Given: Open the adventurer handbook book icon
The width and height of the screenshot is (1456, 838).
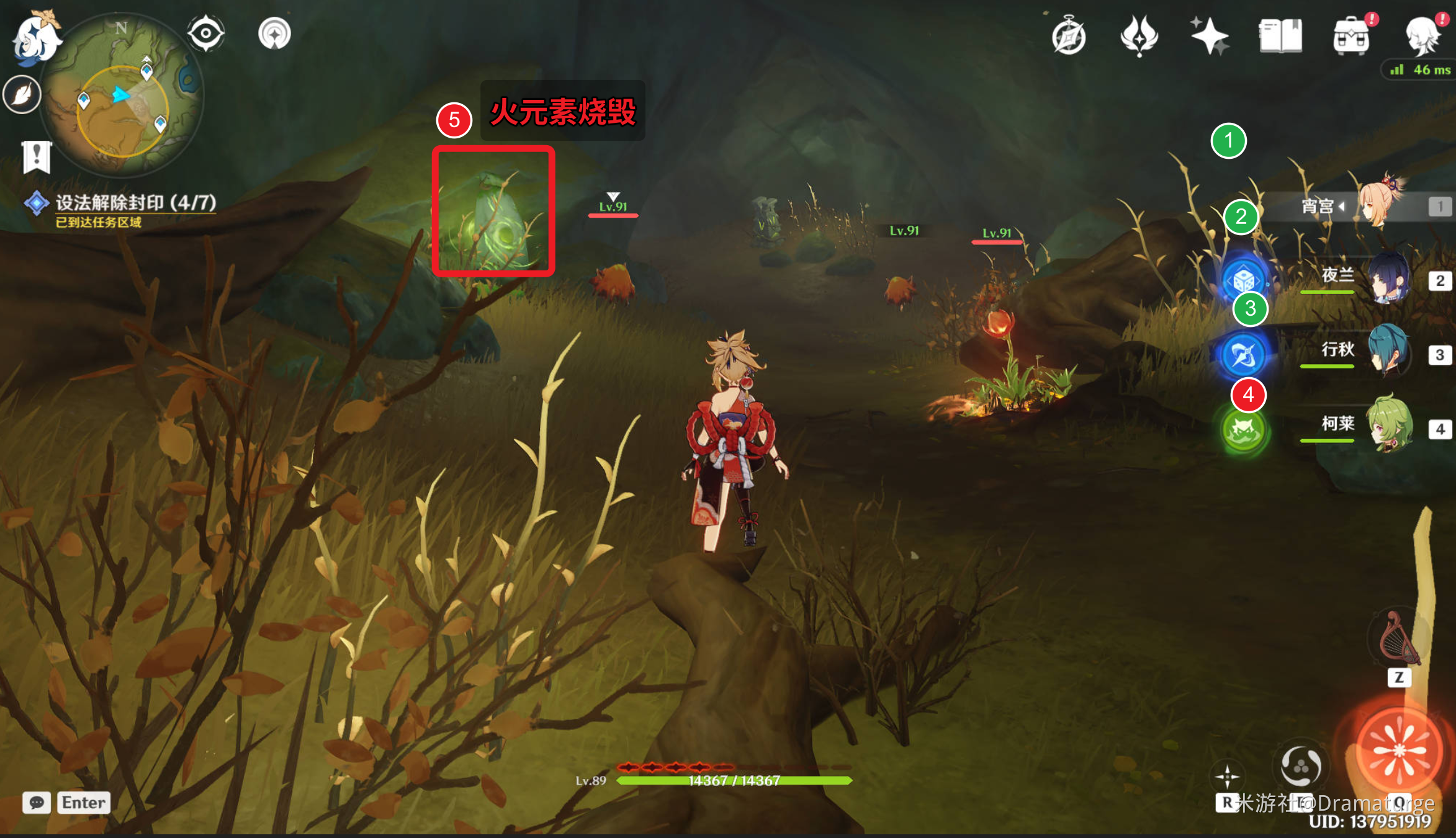Looking at the screenshot, I should click(x=1280, y=35).
